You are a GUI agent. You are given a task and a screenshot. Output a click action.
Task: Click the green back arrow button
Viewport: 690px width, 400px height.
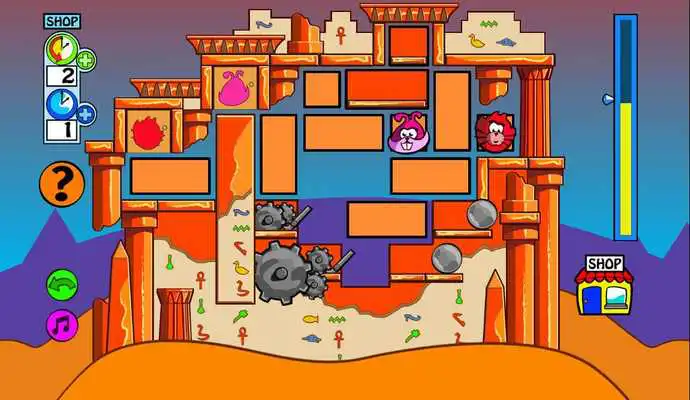[62, 284]
